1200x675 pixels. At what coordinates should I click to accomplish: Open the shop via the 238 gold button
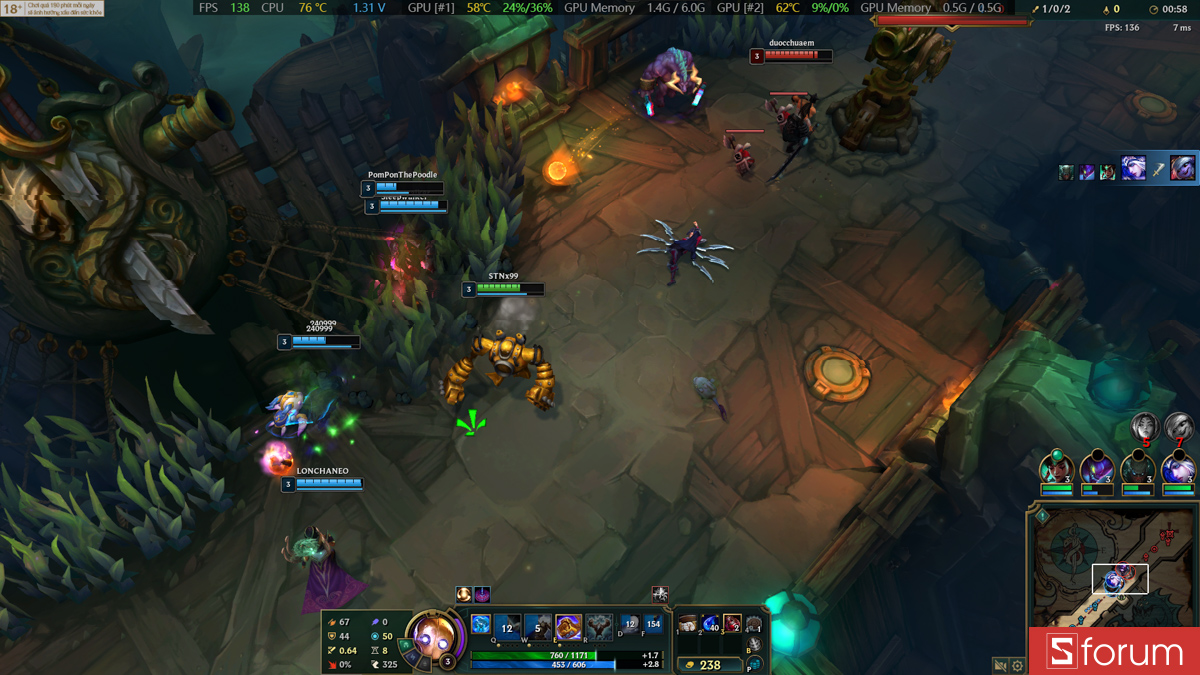(x=708, y=664)
